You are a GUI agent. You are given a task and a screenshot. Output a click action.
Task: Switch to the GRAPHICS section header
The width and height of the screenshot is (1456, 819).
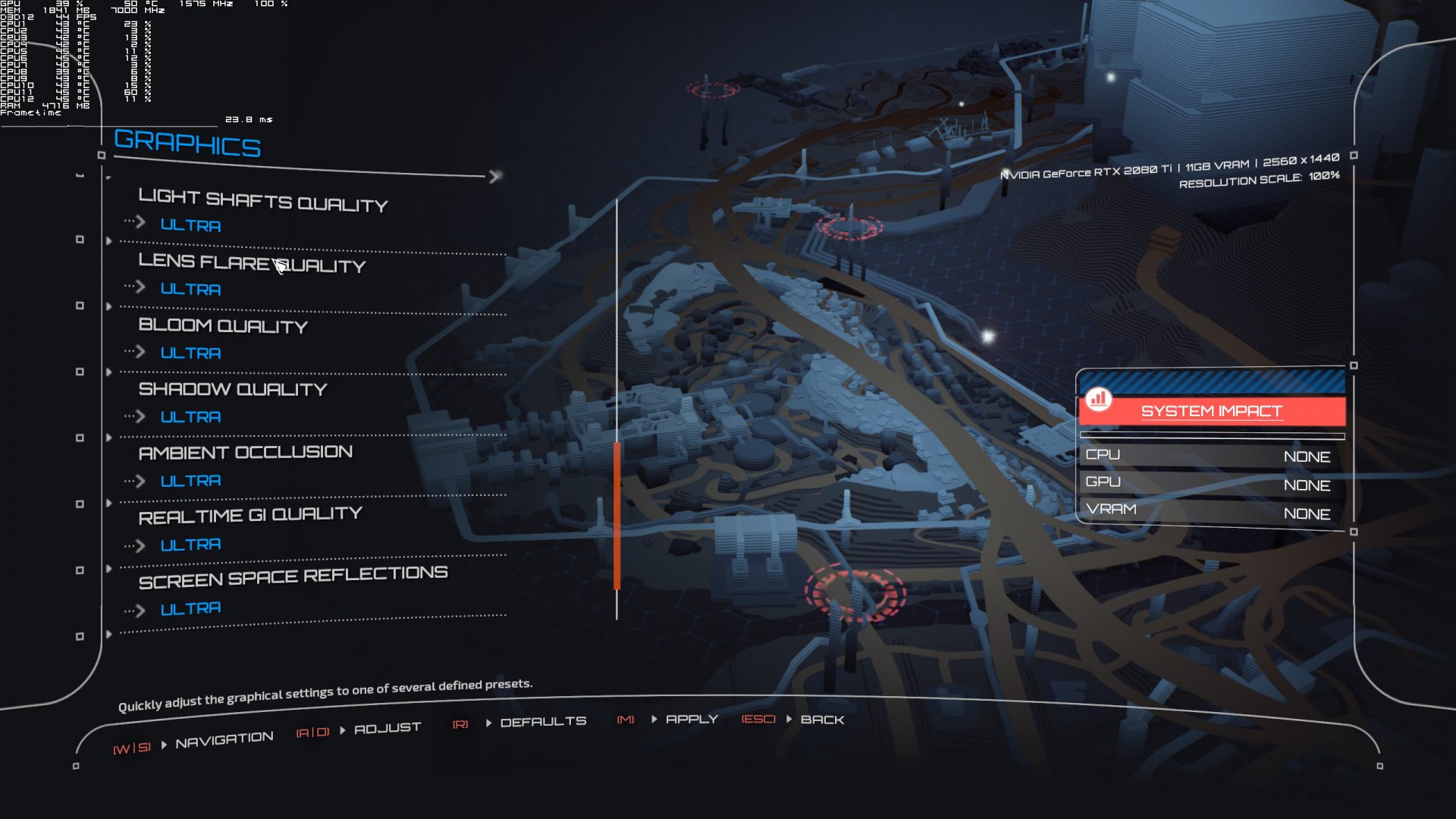(x=187, y=144)
